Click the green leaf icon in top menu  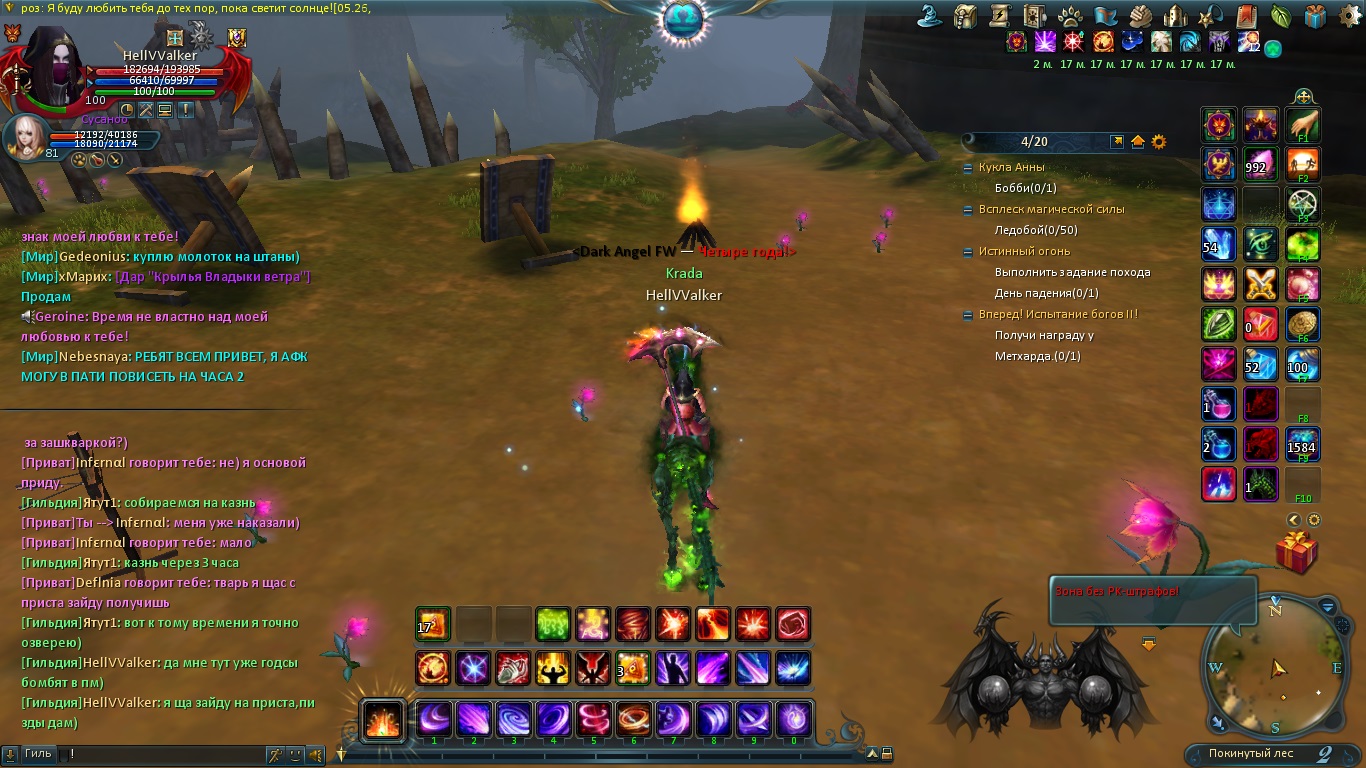pos(1281,16)
